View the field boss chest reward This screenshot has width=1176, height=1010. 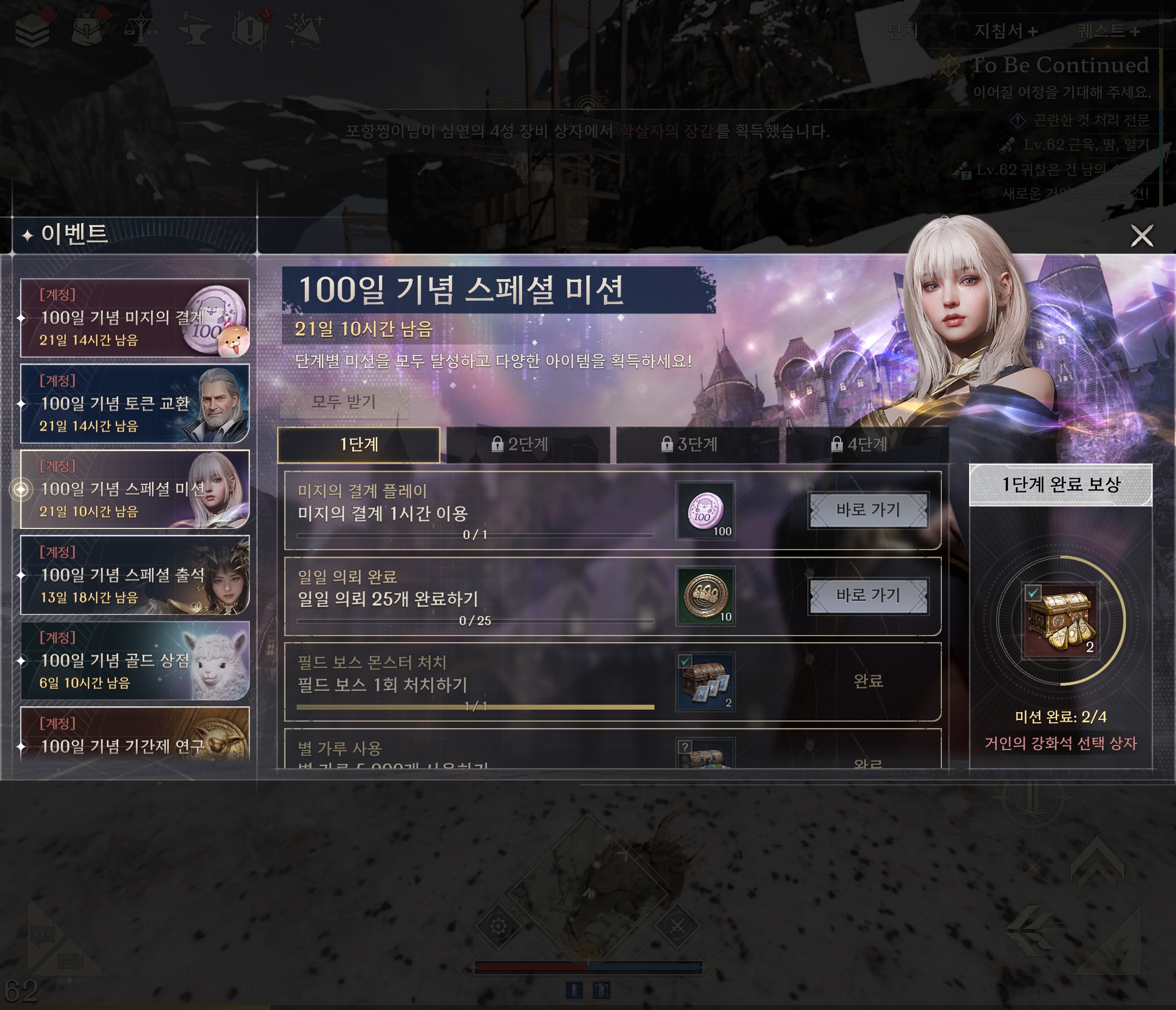pos(706,681)
